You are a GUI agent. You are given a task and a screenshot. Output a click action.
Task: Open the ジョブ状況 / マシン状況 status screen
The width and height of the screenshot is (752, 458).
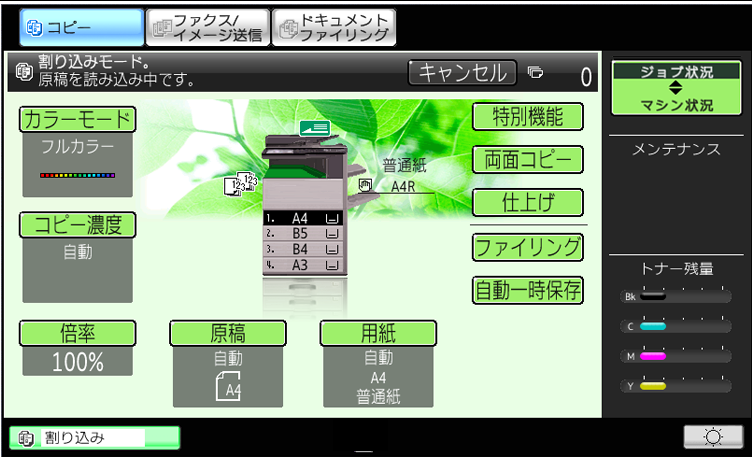pyautogui.click(x=676, y=88)
